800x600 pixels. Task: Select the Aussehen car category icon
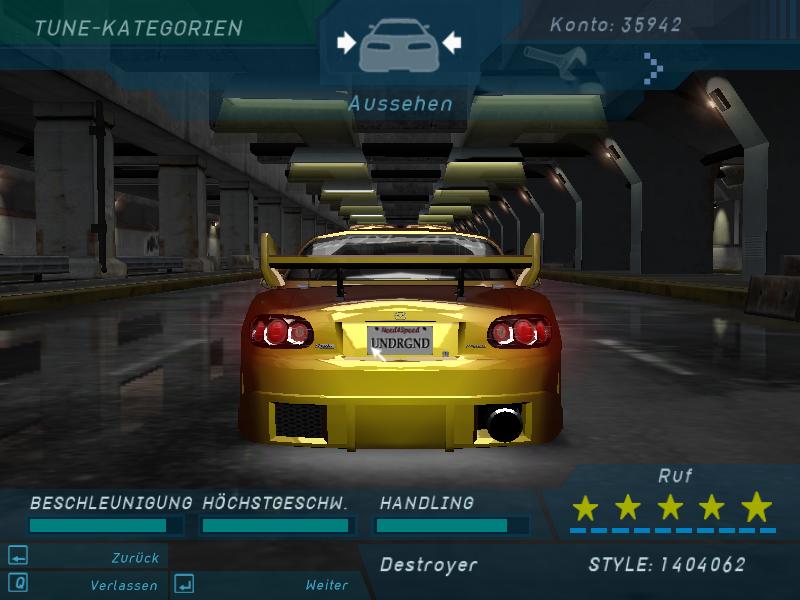click(399, 43)
